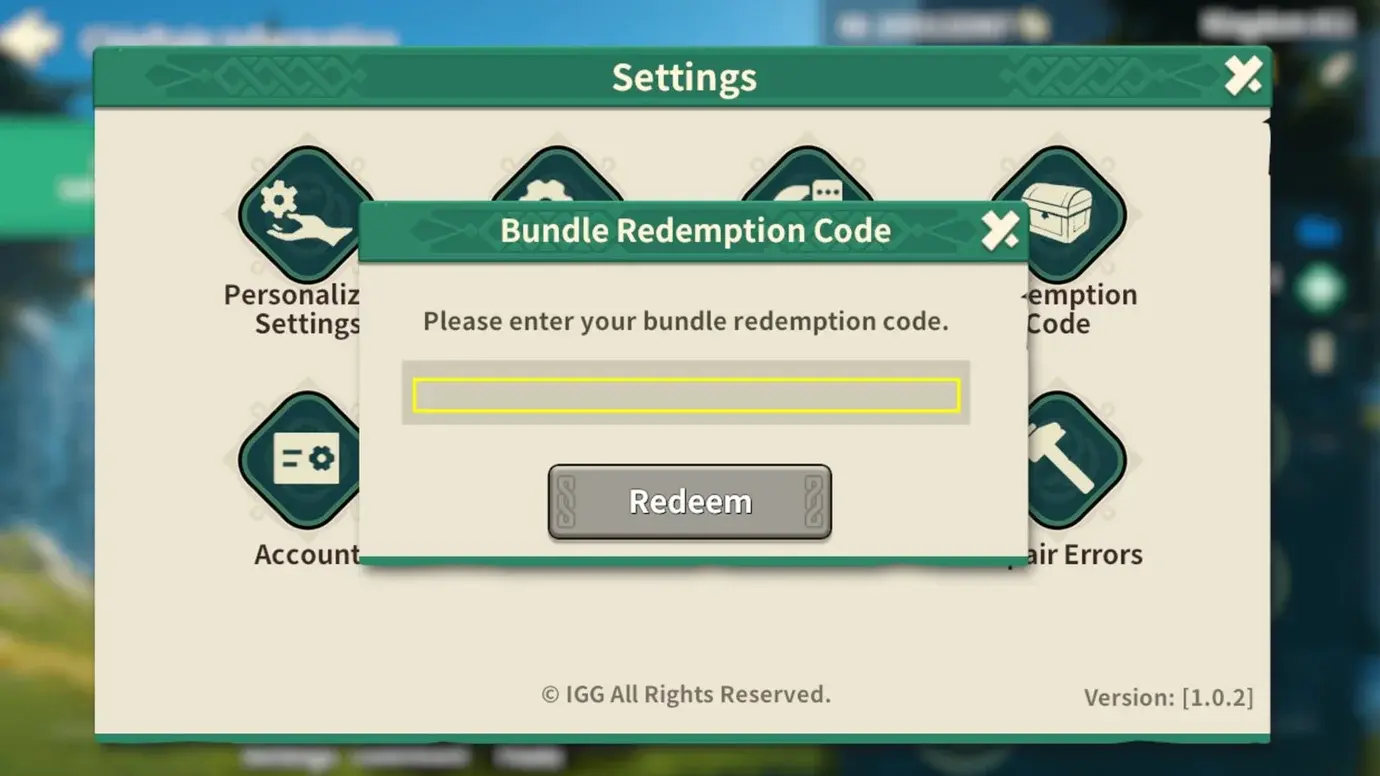Select the Account settings card icon

point(297,458)
